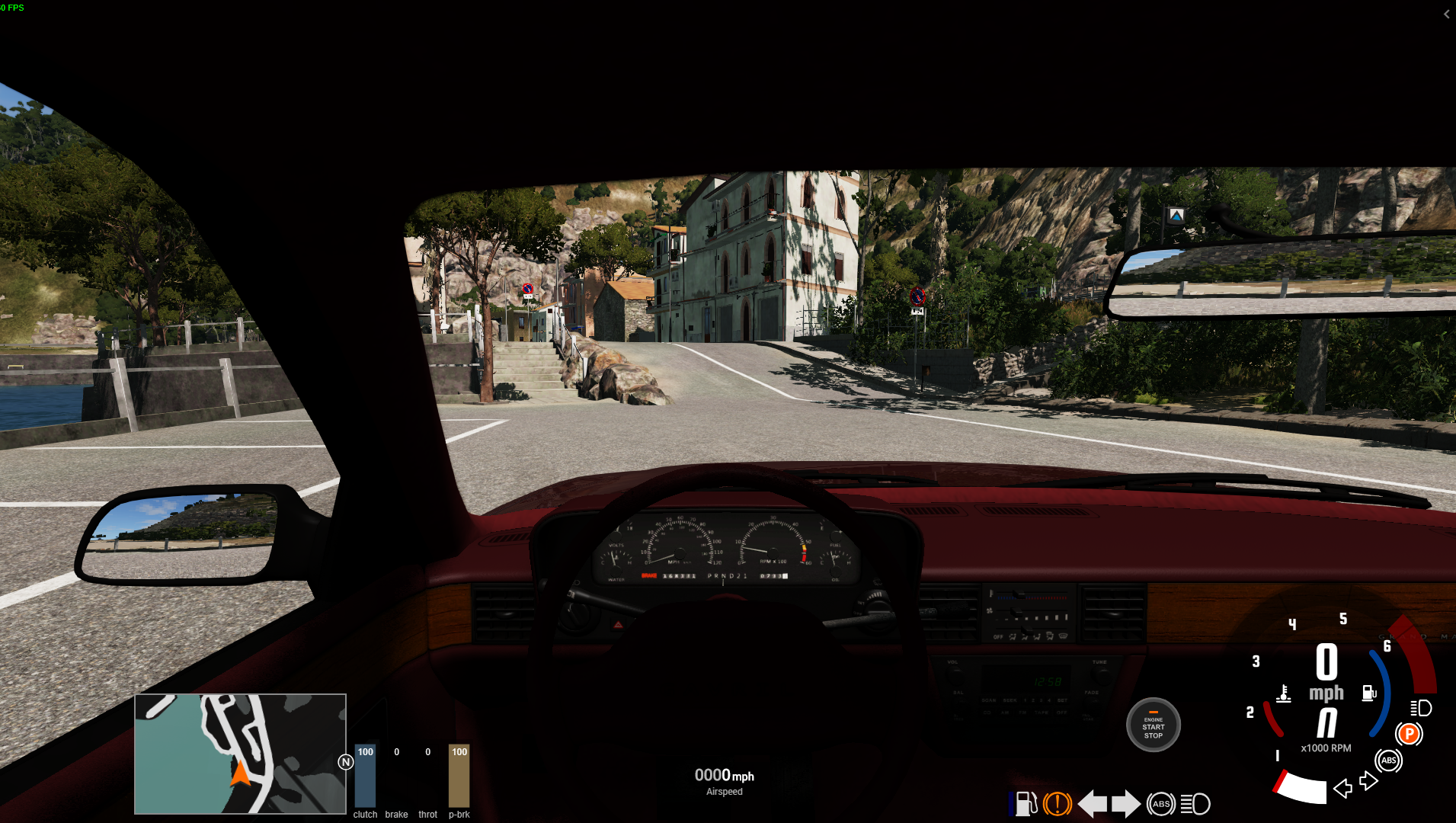The height and width of the screenshot is (823, 1456).
Task: Open the minimap with the orange arrow
Action: 240,754
